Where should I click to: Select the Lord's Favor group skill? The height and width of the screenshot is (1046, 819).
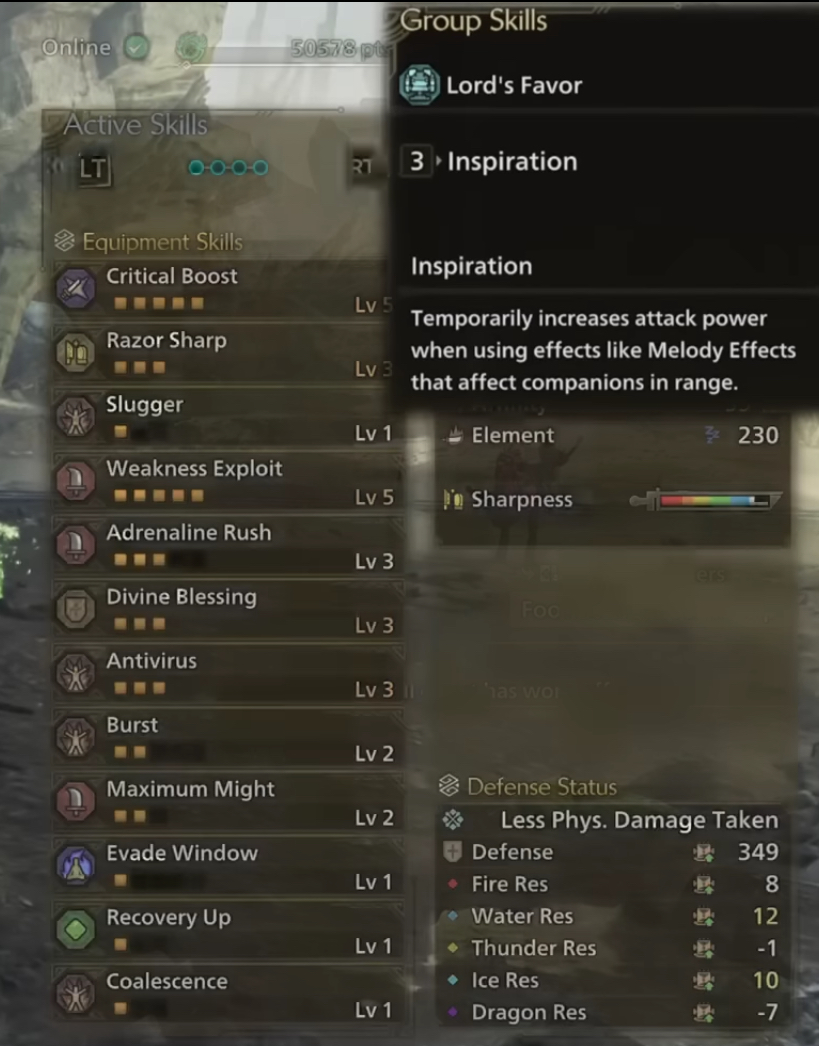tap(513, 85)
